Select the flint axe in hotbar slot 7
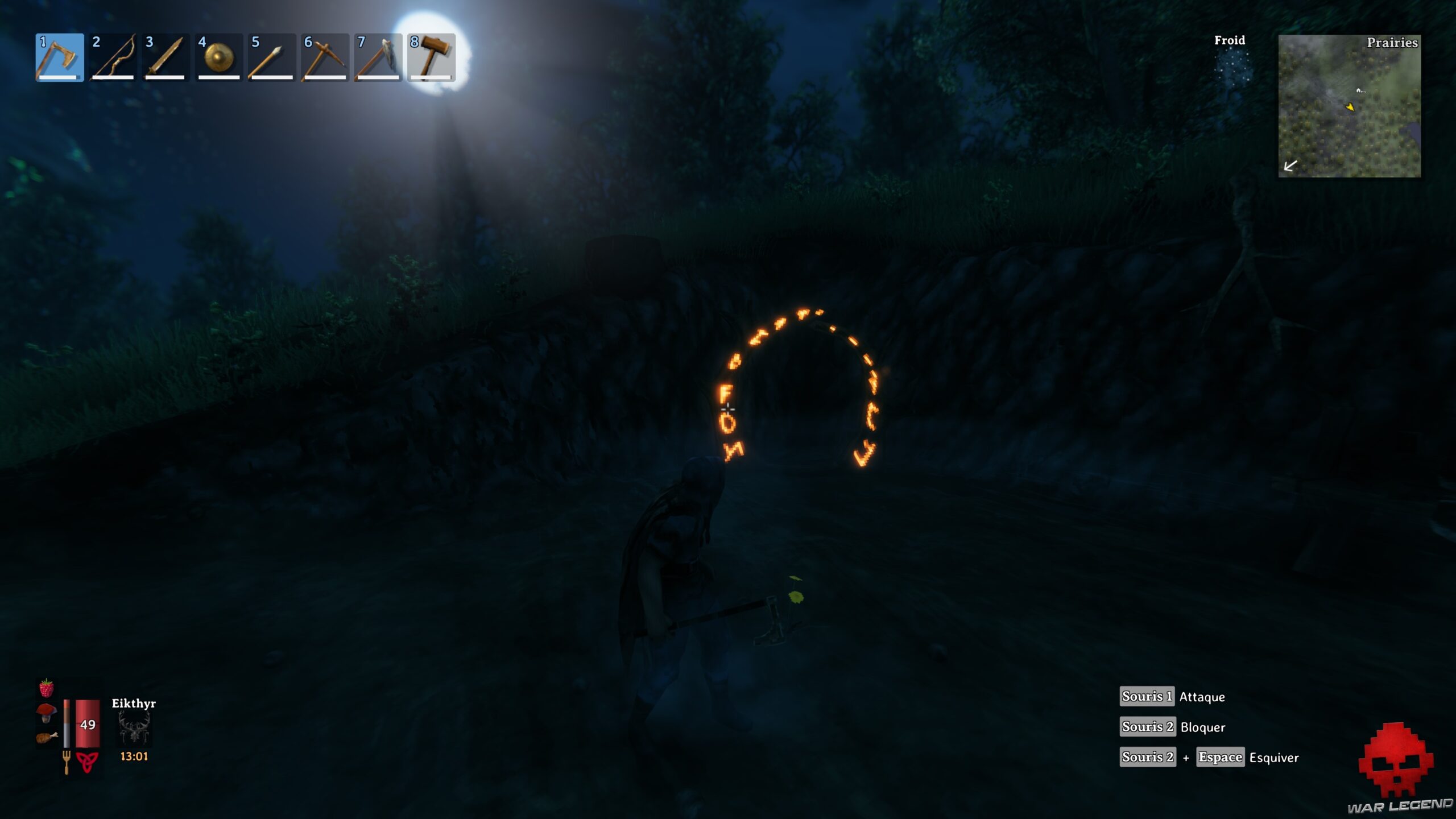The width and height of the screenshot is (1456, 819). coord(379,57)
